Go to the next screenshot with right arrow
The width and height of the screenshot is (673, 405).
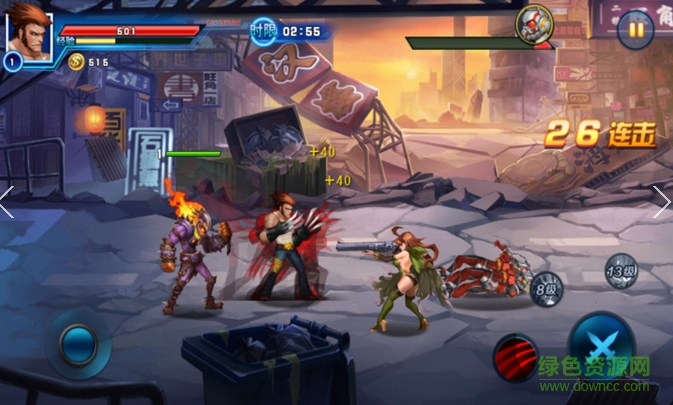point(662,202)
